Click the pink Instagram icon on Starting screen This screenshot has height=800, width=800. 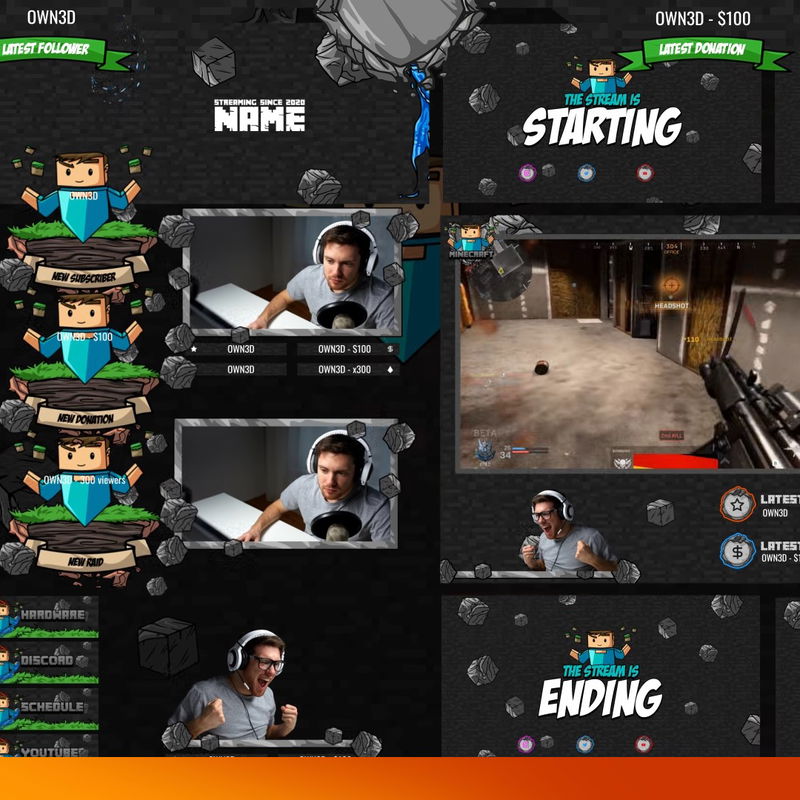pos(527,172)
